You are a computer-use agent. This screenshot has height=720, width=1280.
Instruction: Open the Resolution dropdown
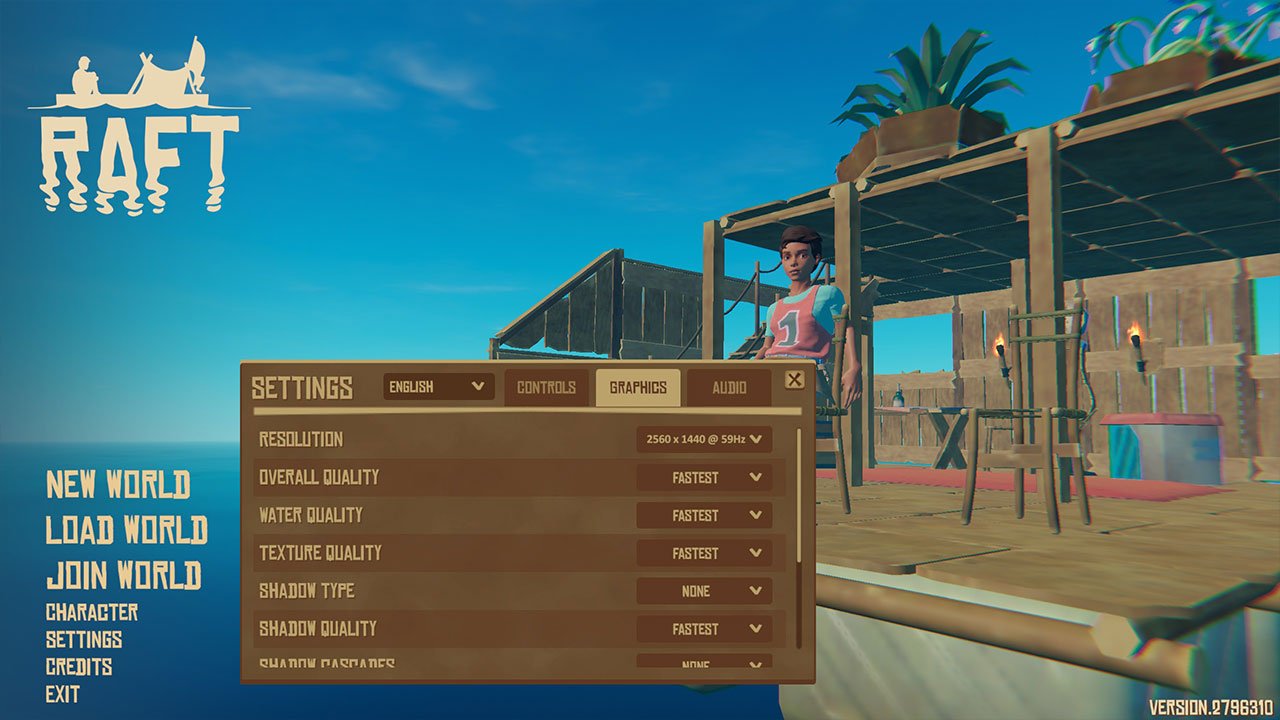tap(704, 439)
